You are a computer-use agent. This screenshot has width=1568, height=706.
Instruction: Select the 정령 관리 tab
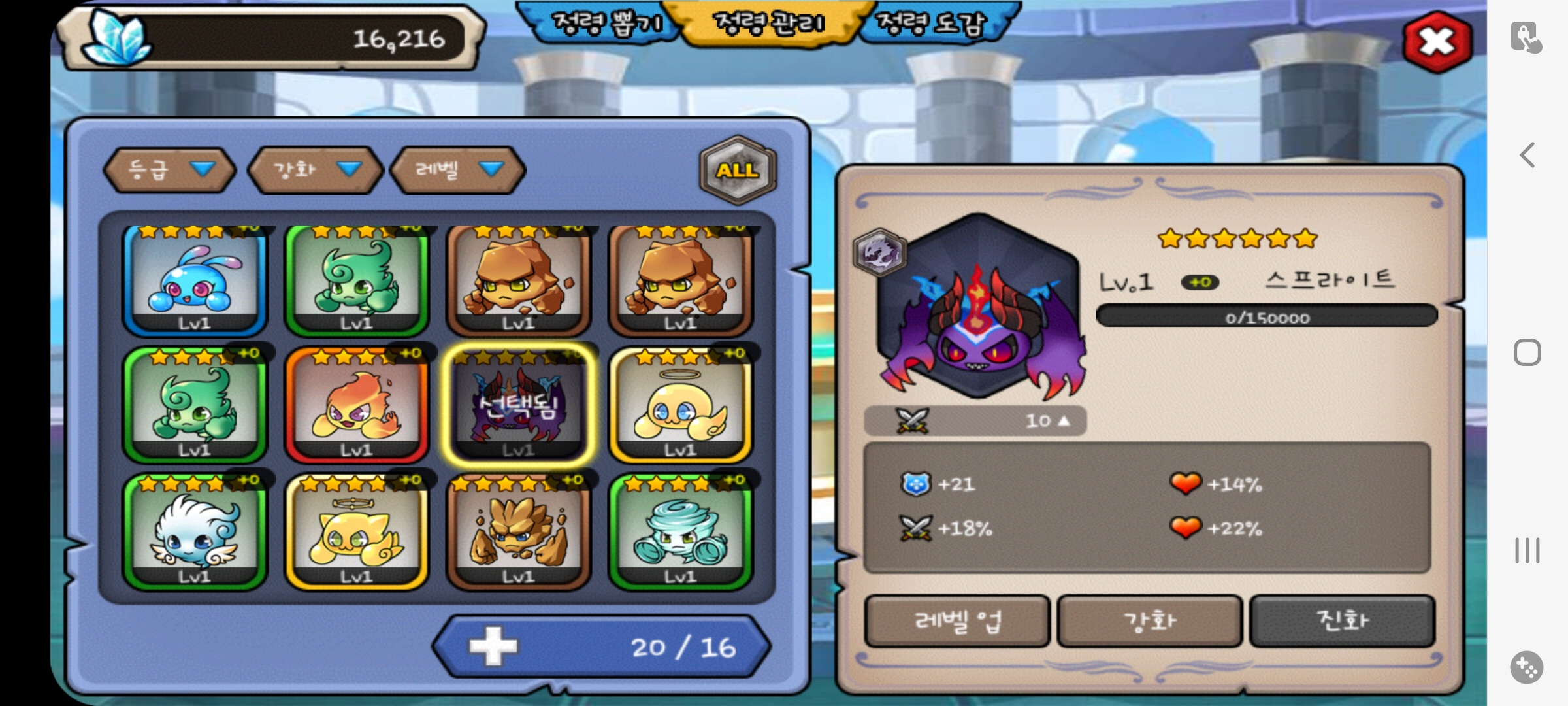click(771, 24)
